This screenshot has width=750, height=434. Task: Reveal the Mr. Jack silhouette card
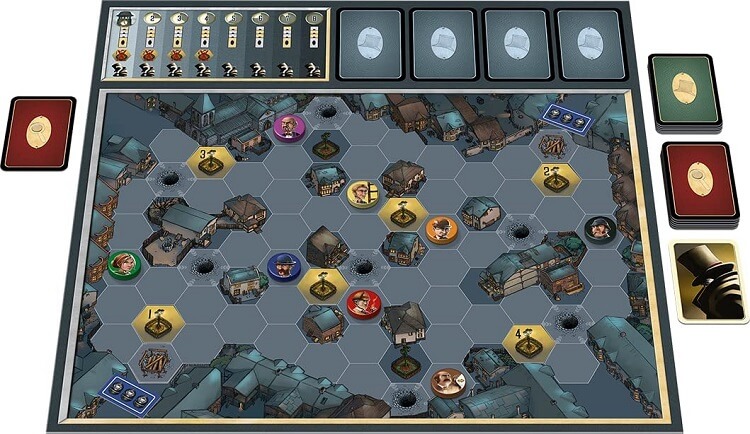click(708, 281)
